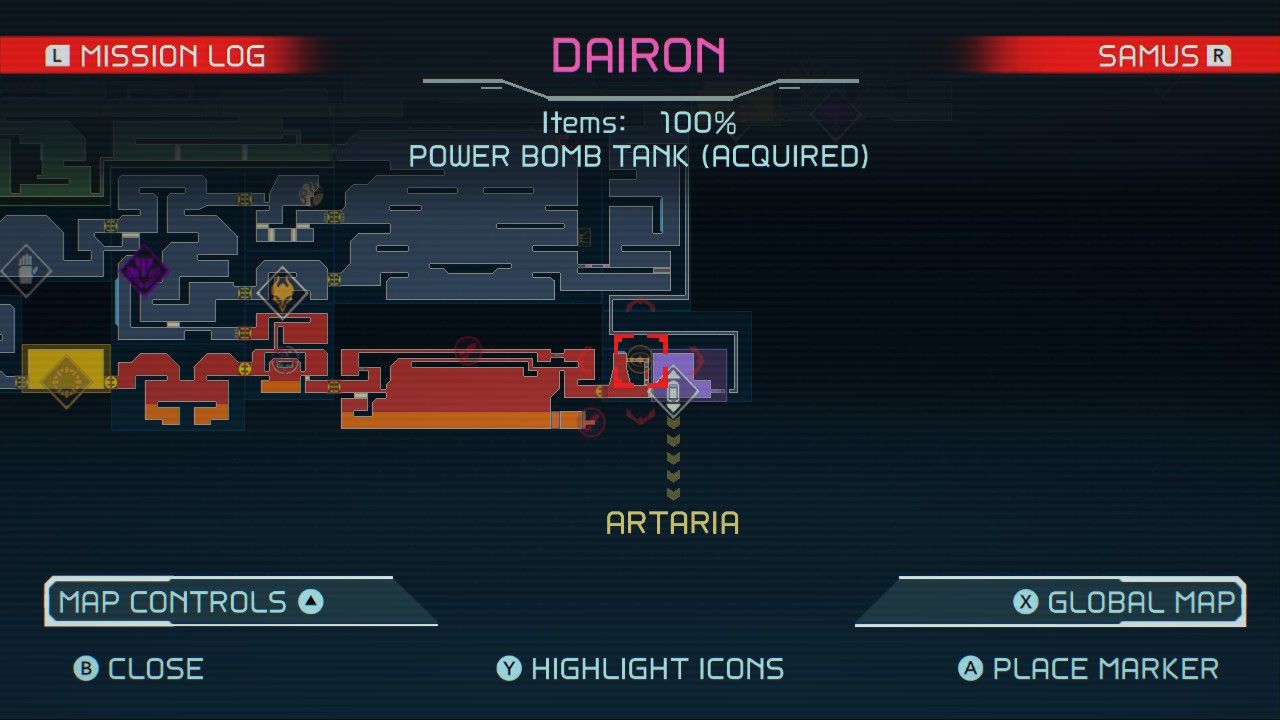This screenshot has width=1280, height=720.
Task: Switch to the Samus tab
Action: click(1160, 55)
